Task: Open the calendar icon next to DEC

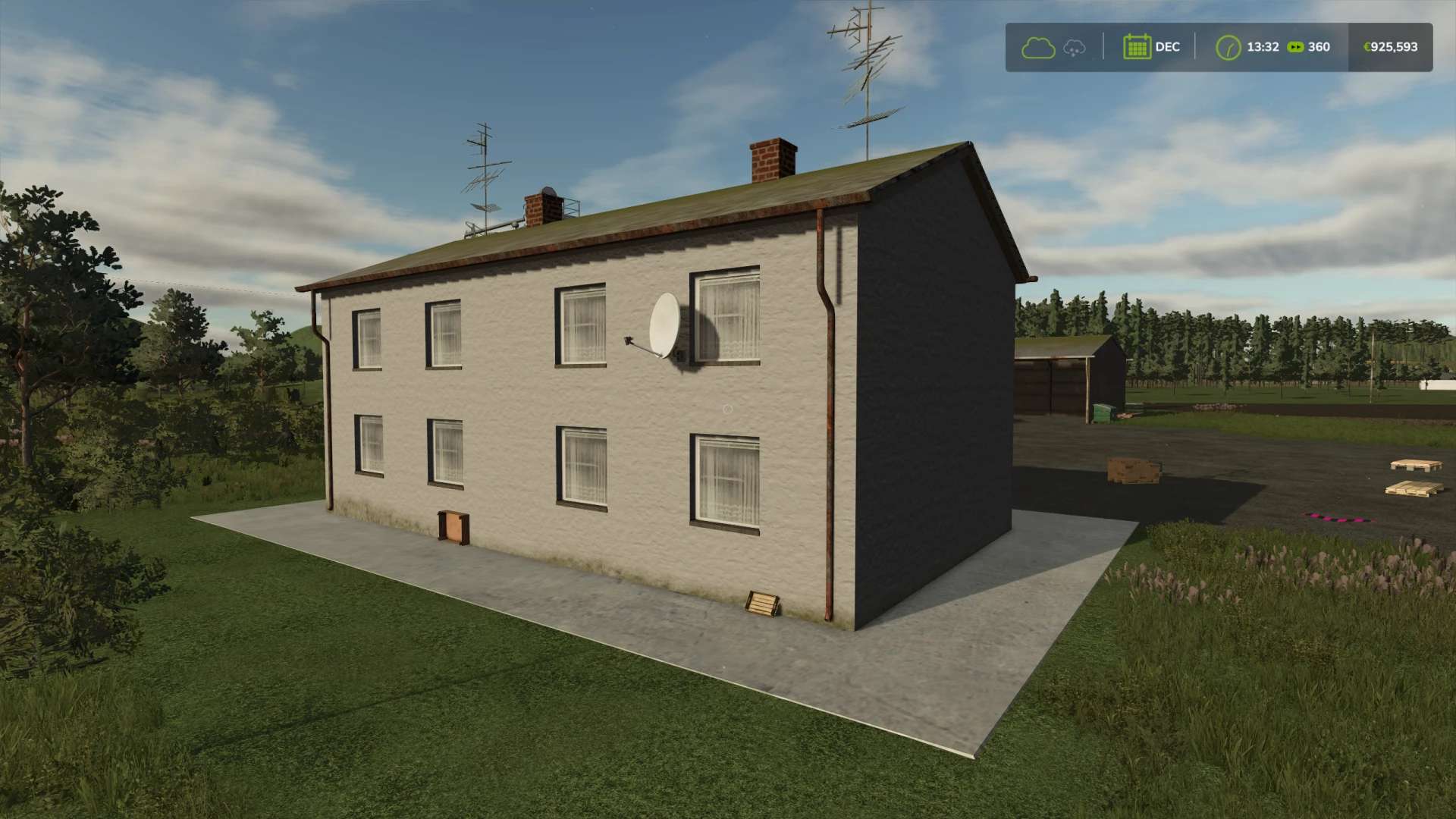Action: tap(1137, 47)
